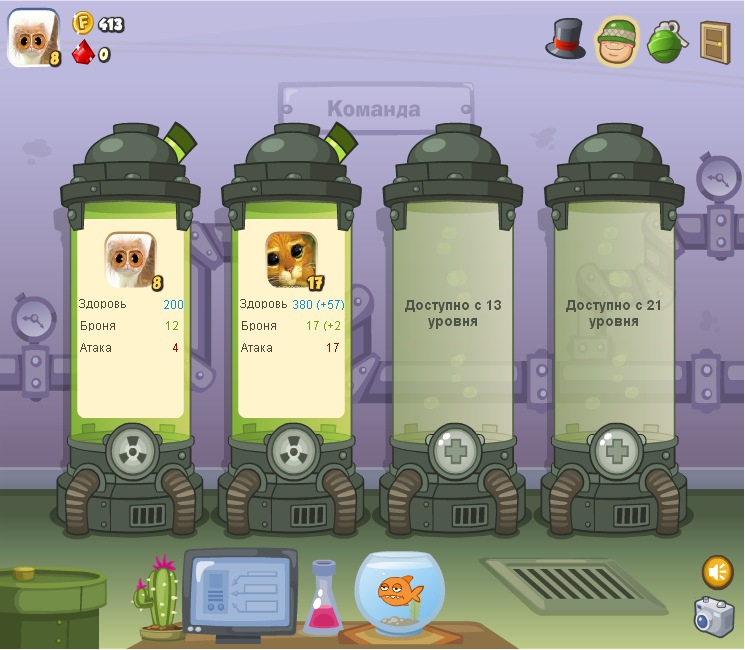Exit through the wooden door icon
The height and width of the screenshot is (650, 745).
coord(714,42)
